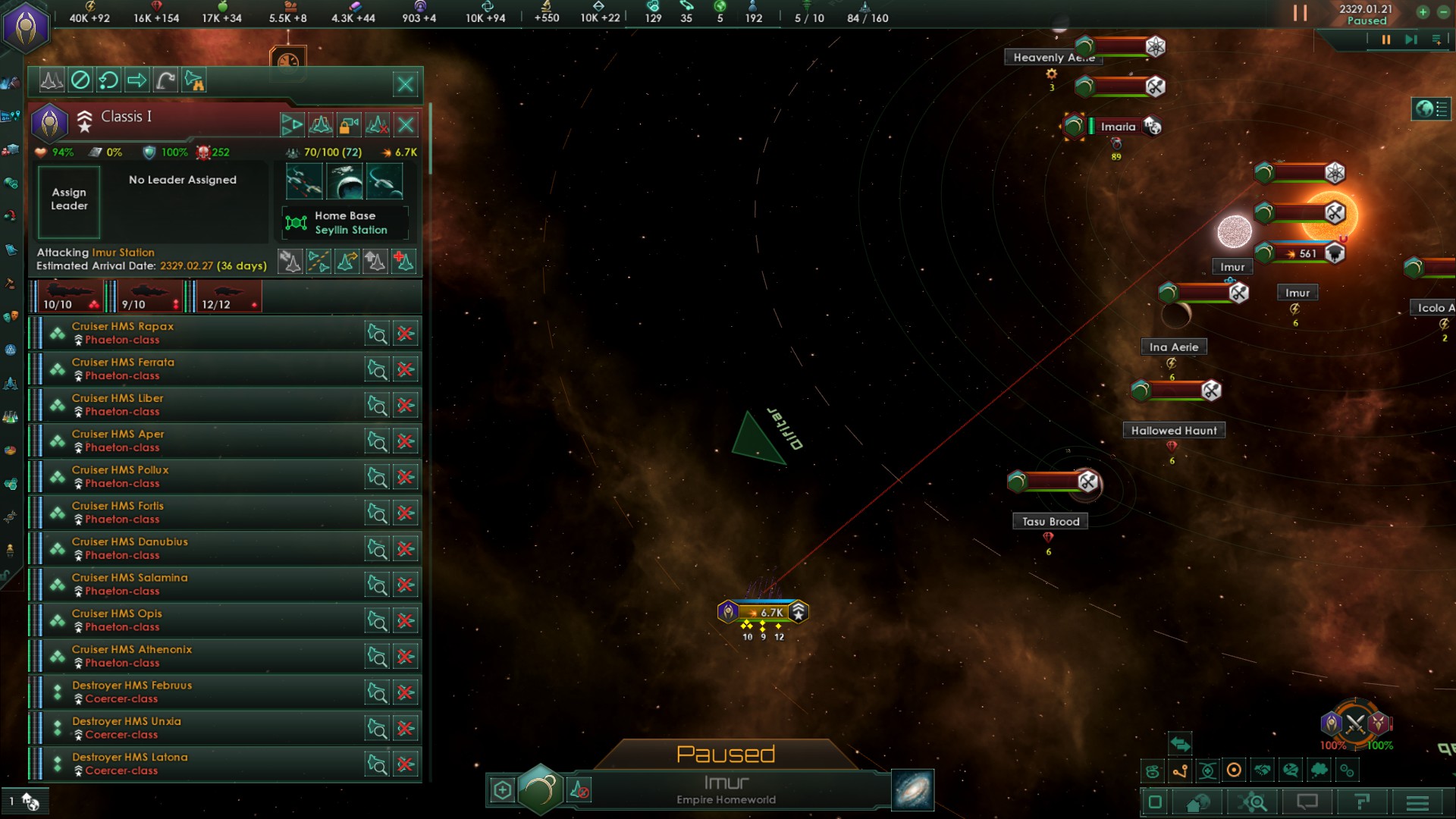Image resolution: width=1456 pixels, height=819 pixels.
Task: Click the stop orders fleet command
Action: click(80, 80)
